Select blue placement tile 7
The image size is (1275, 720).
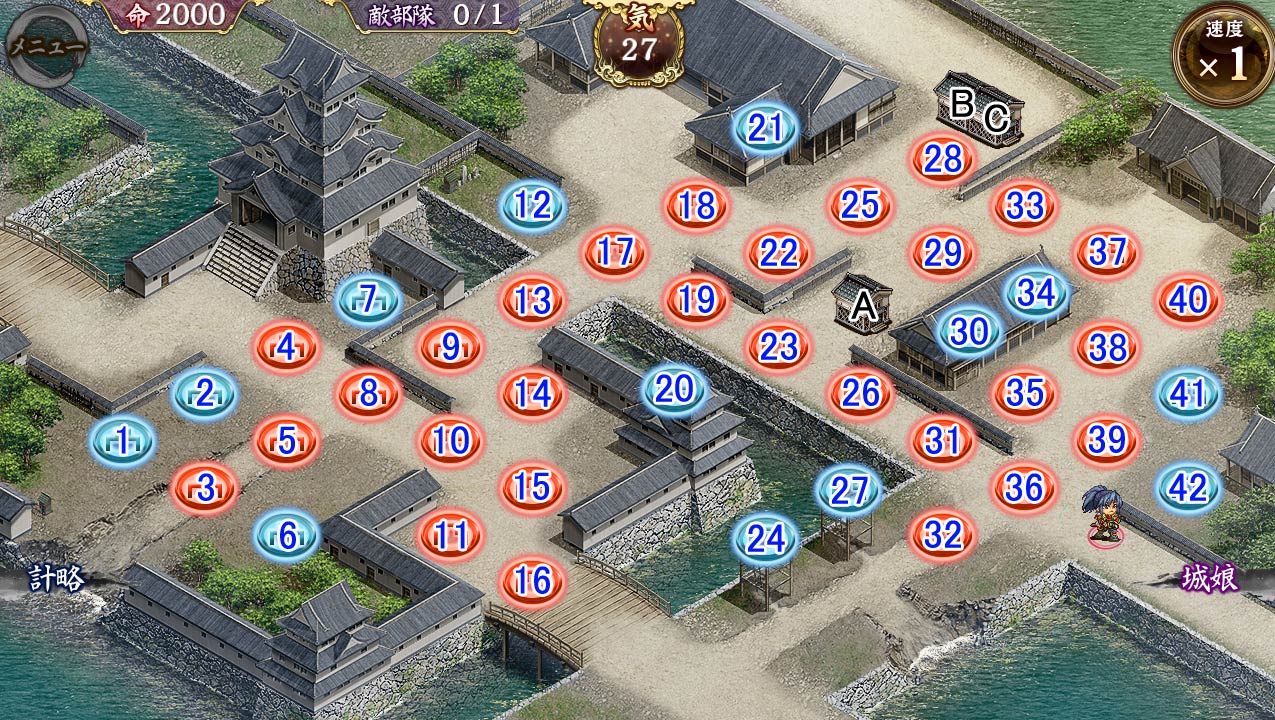(369, 299)
